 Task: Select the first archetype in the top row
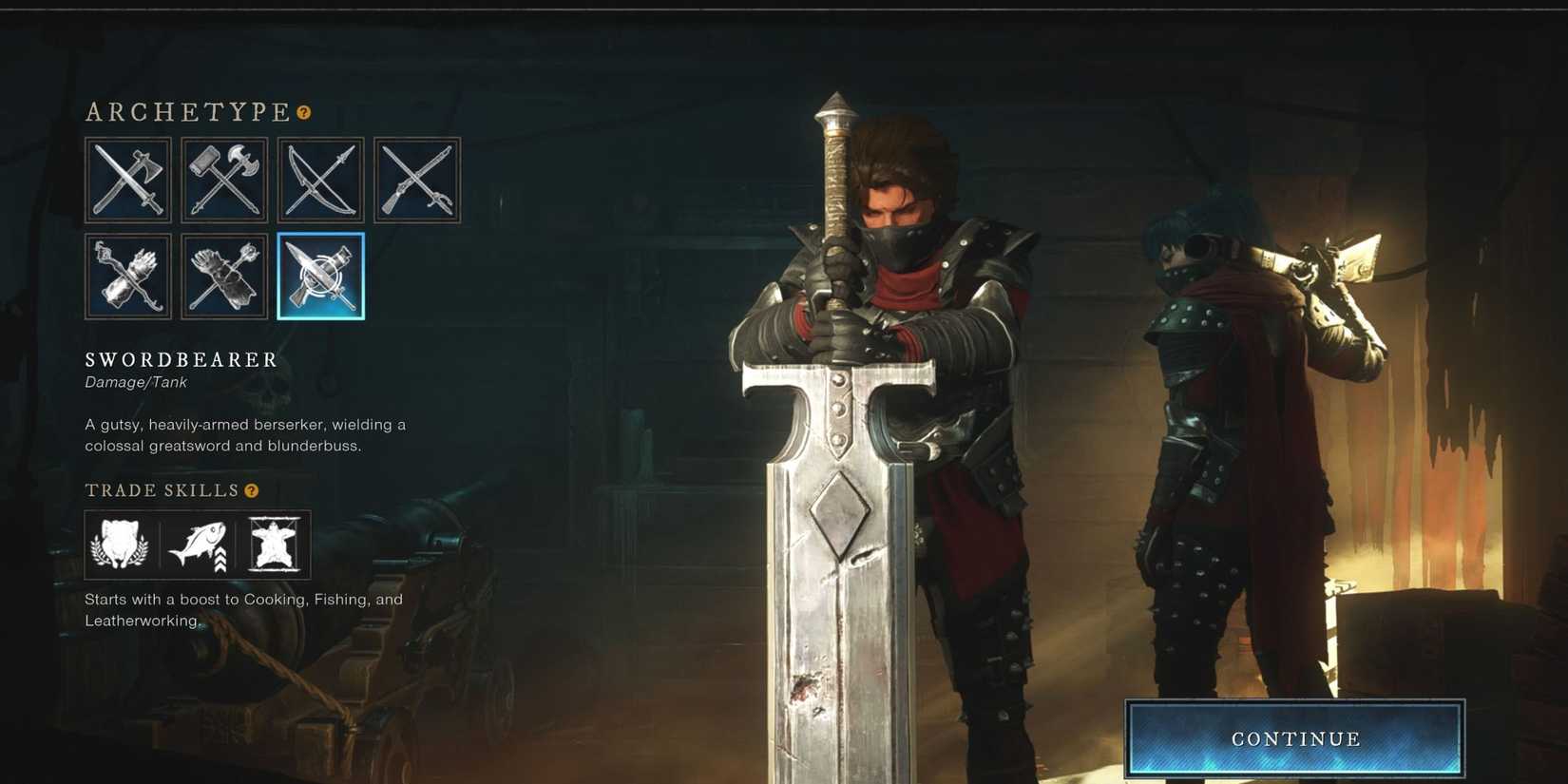128,180
